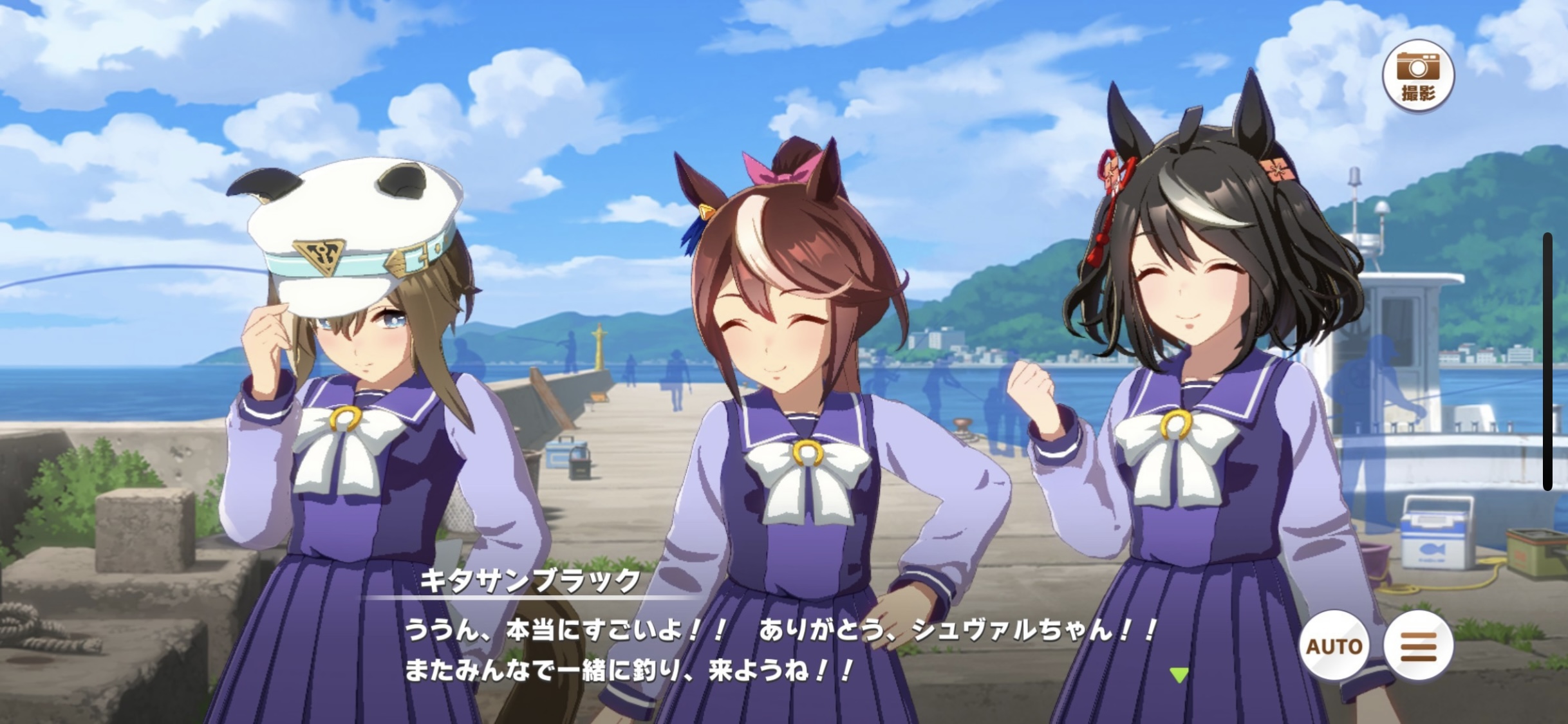This screenshot has width=1568, height=724.
Task: Toggle AUTO dialogue advance
Action: coord(1334,645)
